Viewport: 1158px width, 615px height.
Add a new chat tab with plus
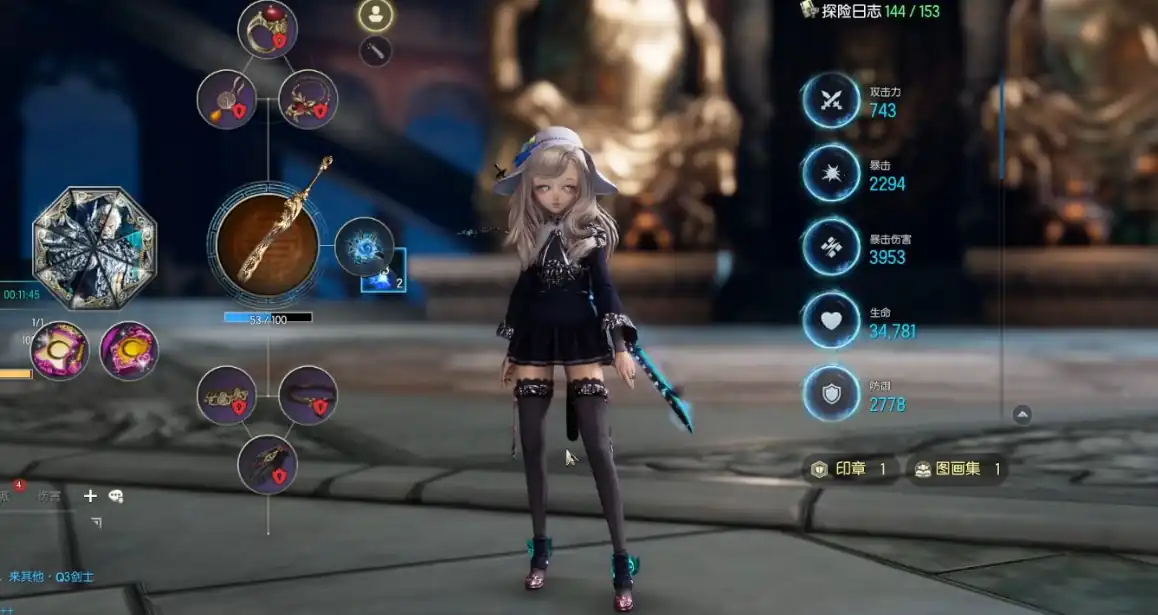(x=90, y=495)
